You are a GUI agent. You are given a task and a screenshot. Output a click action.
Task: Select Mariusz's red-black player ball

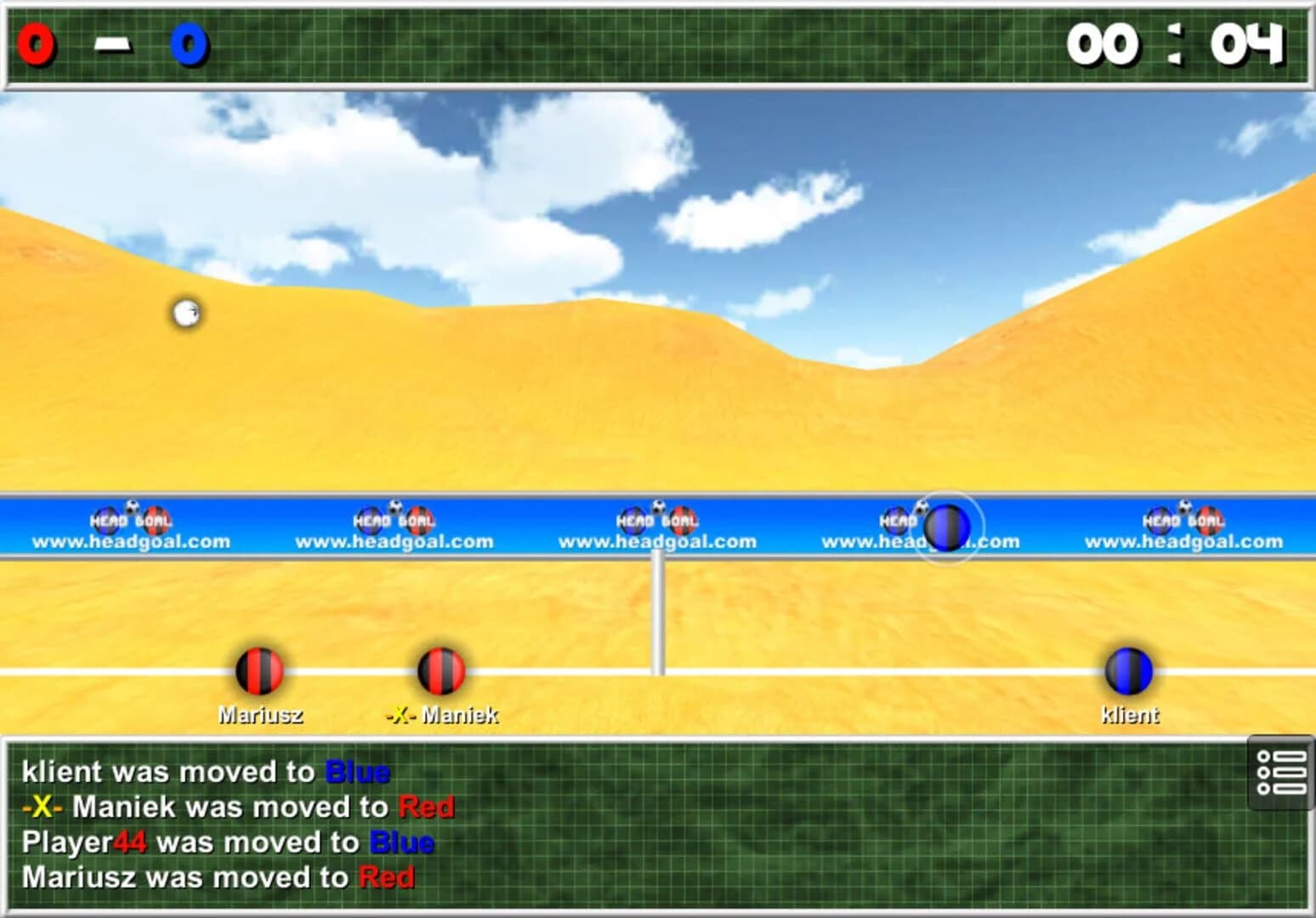[x=261, y=673]
